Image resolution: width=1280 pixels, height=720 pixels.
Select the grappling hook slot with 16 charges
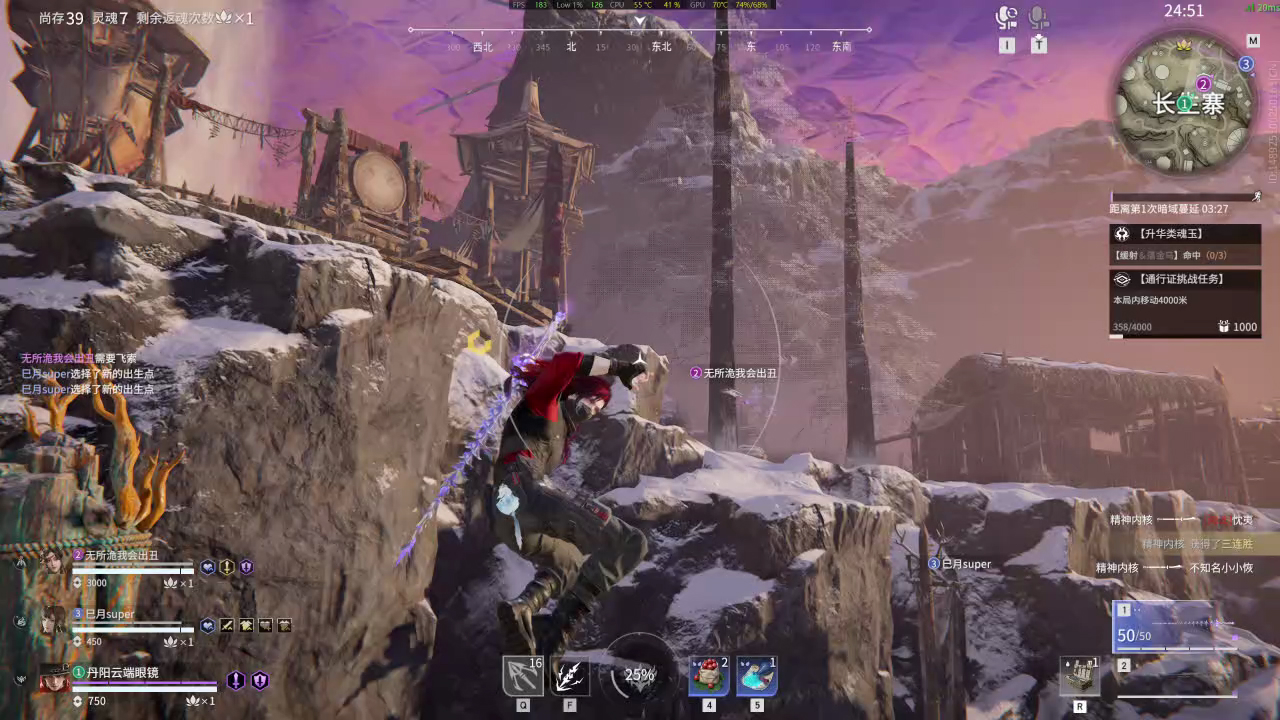coord(523,676)
